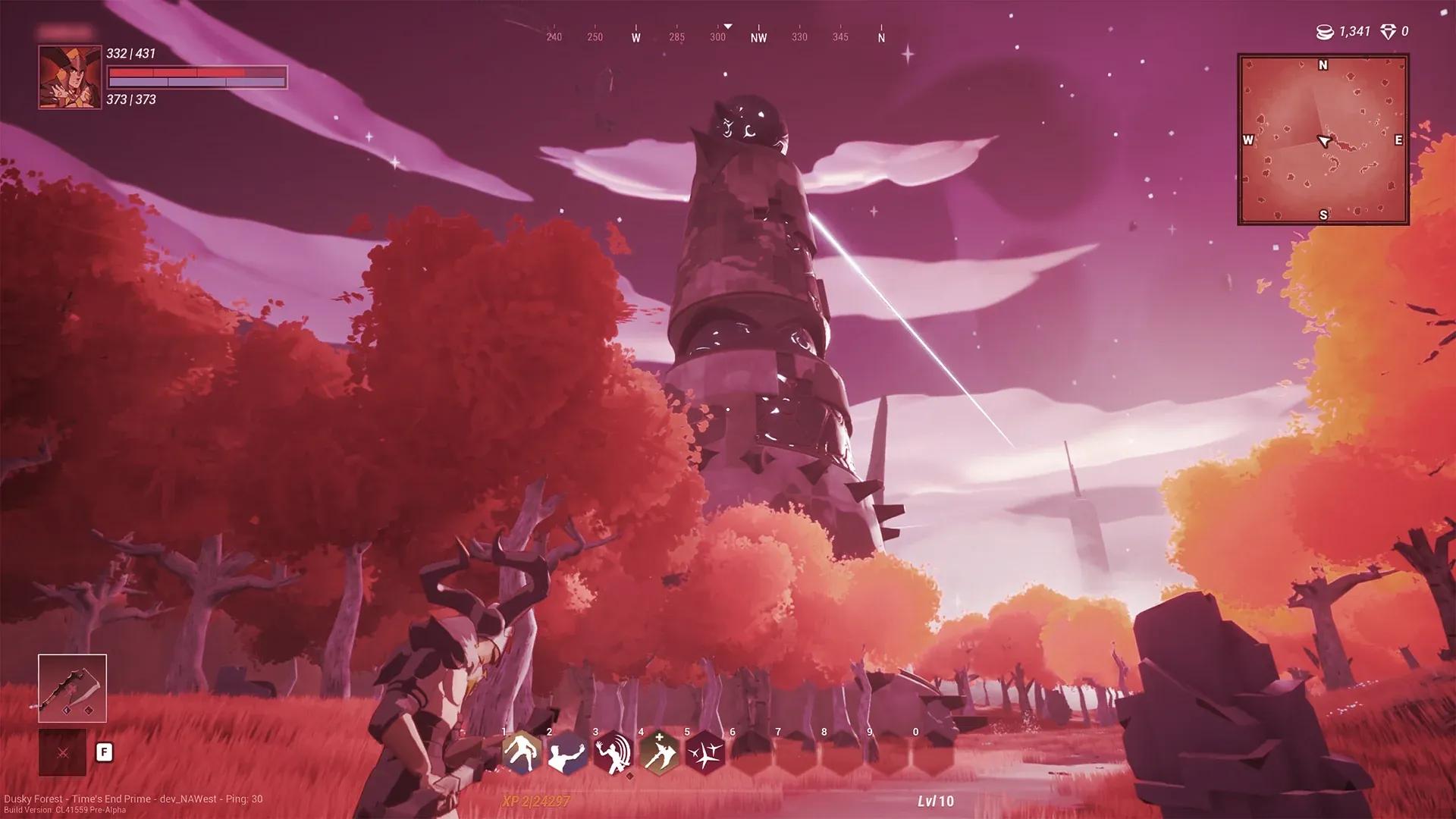Viewport: 1456px width, 819px height.
Task: Click the NW heading on the compass strip
Action: coord(759,36)
